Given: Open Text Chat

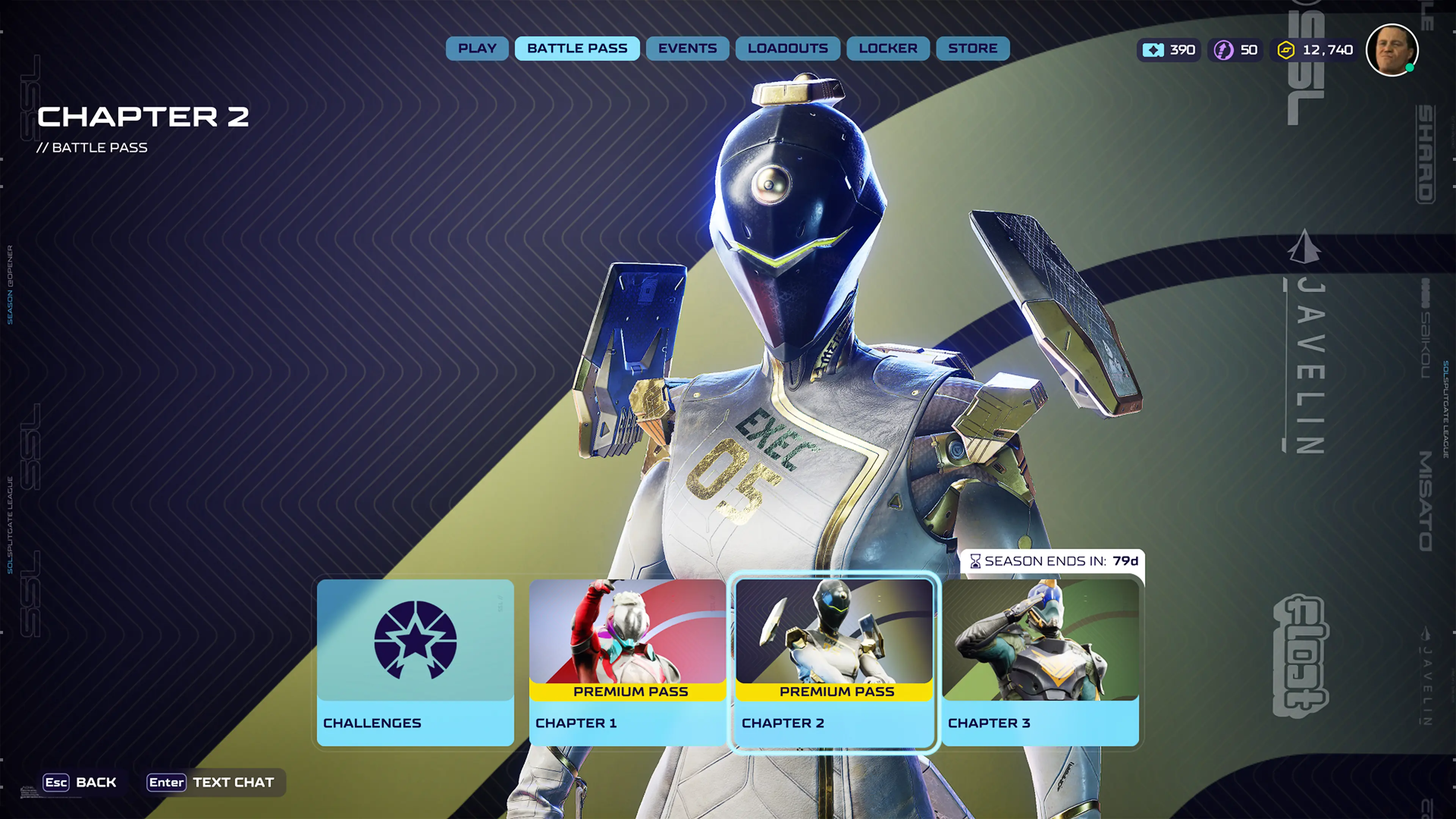Looking at the screenshot, I should (x=211, y=782).
